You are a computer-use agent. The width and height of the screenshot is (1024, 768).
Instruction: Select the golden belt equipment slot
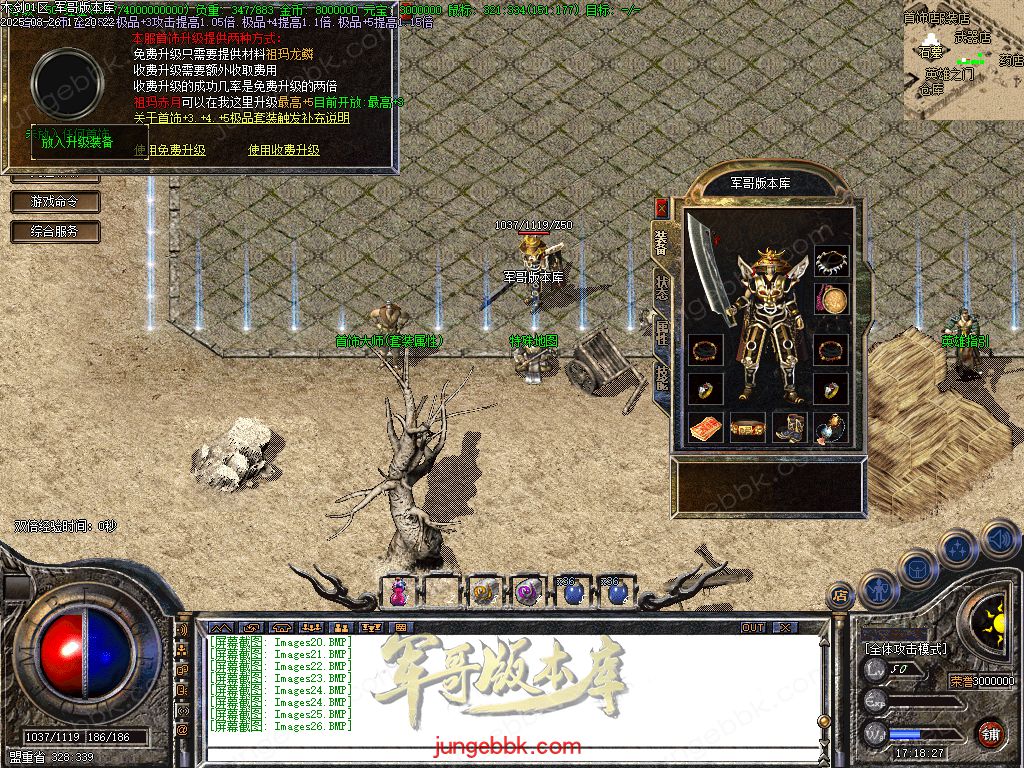coord(747,427)
